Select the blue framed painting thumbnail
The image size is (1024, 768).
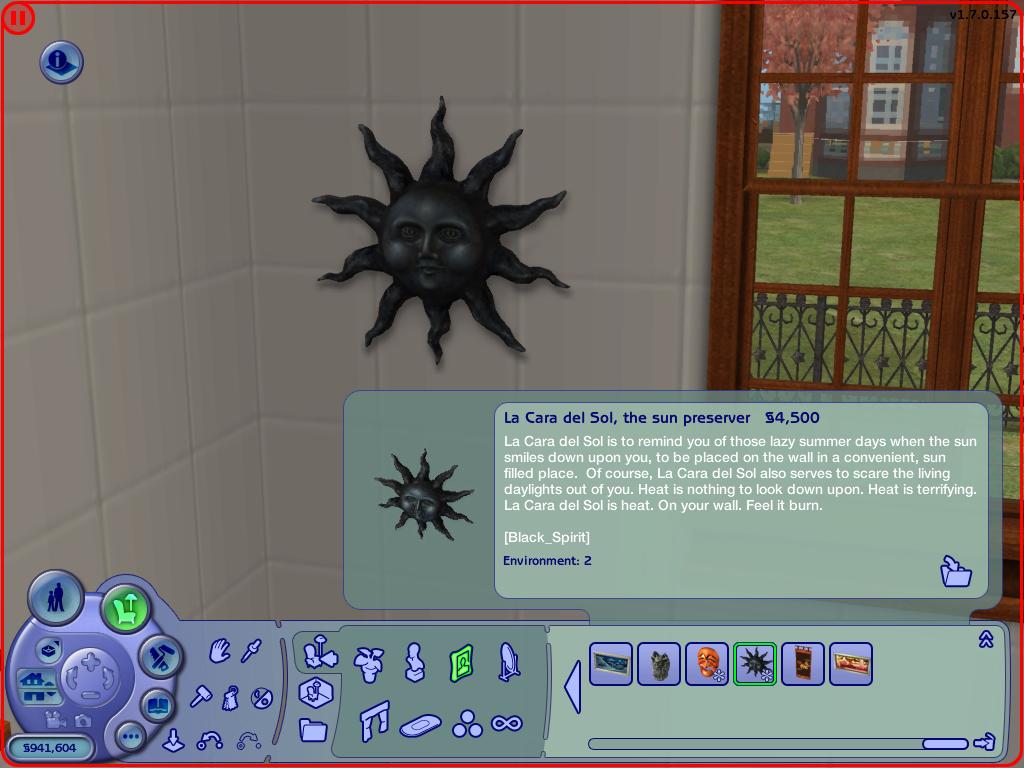pyautogui.click(x=611, y=663)
